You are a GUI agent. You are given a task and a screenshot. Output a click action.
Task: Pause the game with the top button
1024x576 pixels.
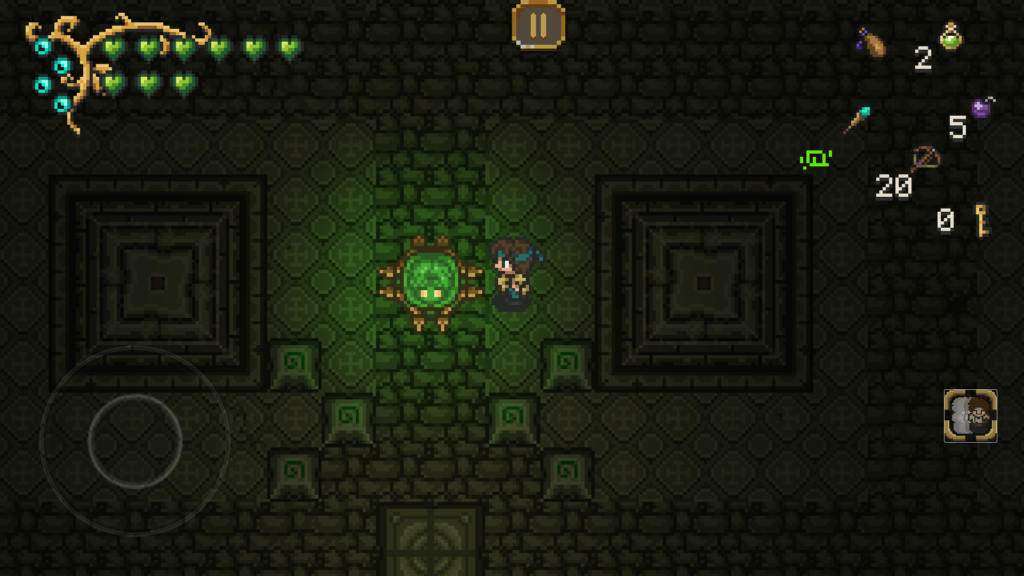point(538,24)
